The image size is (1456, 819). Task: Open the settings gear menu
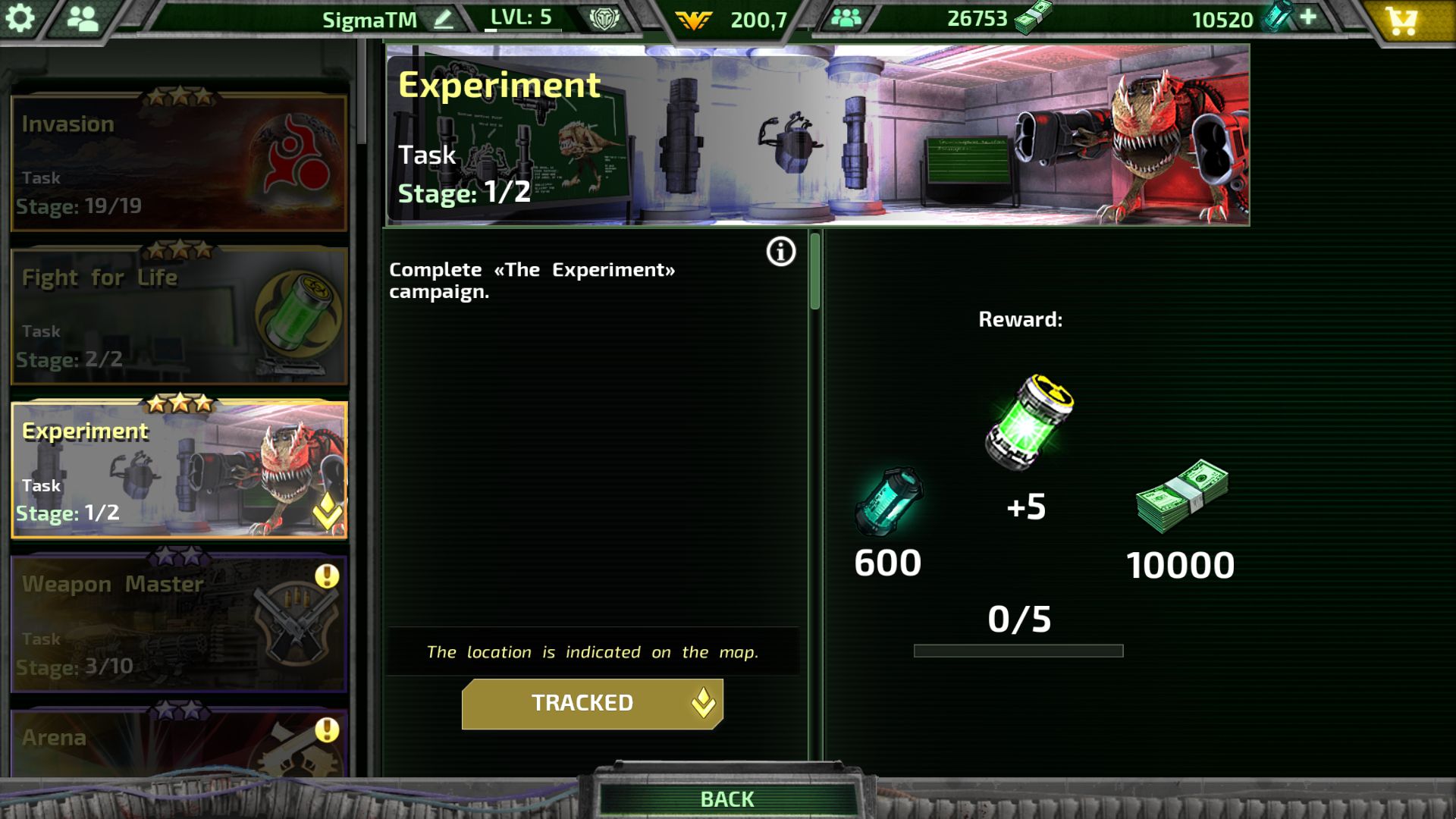(20, 18)
